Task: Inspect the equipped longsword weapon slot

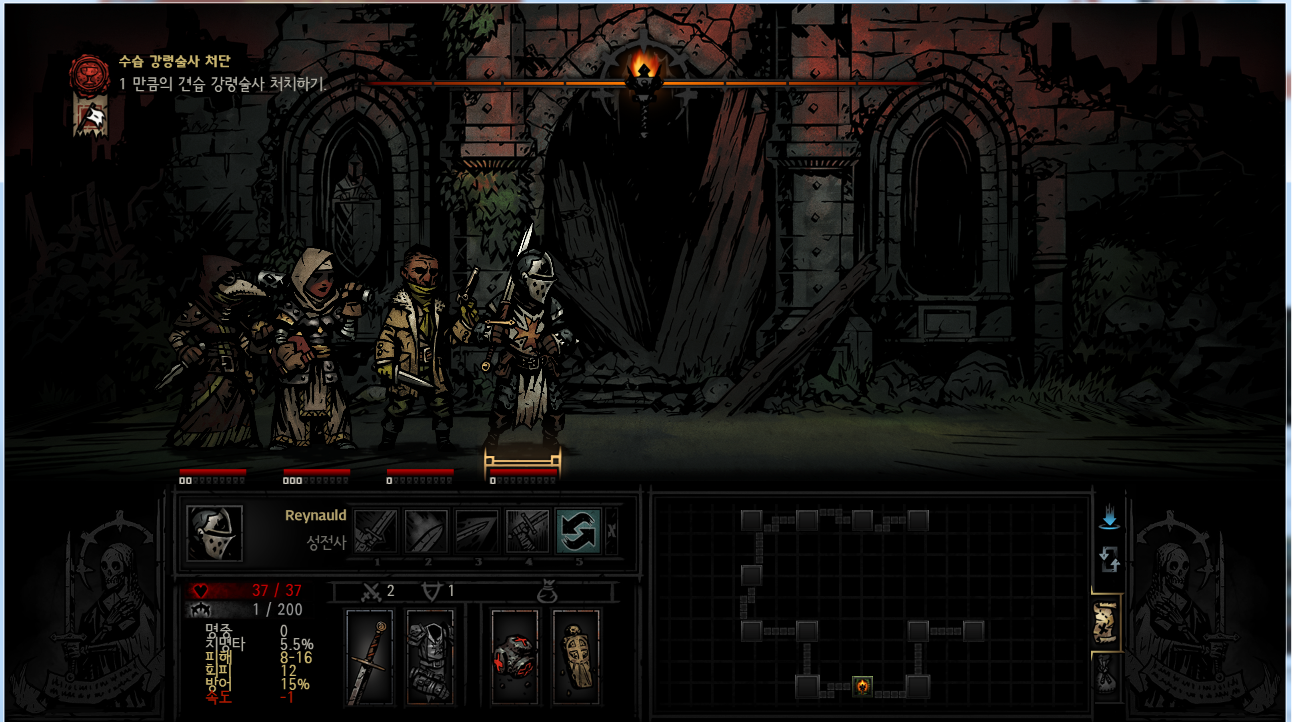Action: pos(369,657)
